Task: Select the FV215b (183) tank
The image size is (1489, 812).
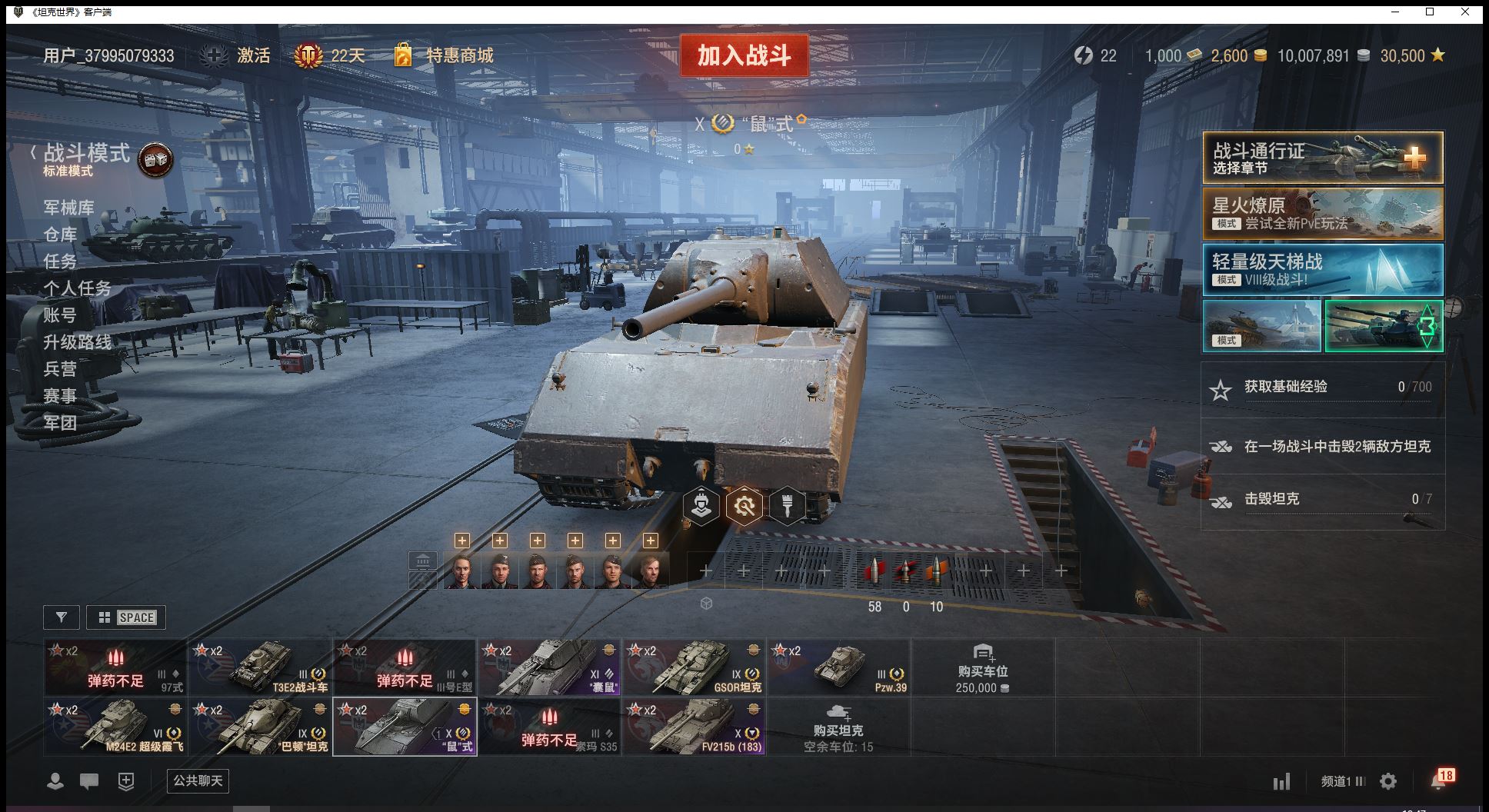Action: (695, 727)
